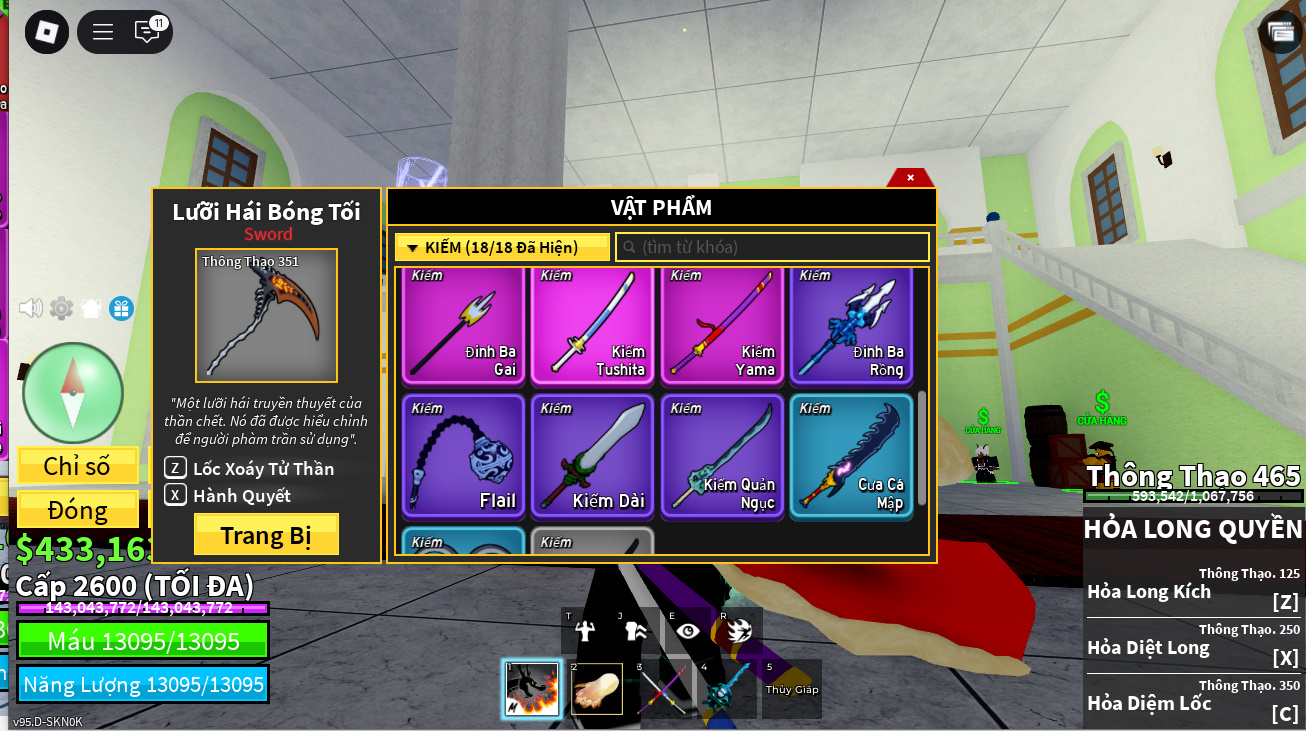1306x731 pixels.
Task: Select the Kiếm Yama sword
Action: click(x=723, y=326)
